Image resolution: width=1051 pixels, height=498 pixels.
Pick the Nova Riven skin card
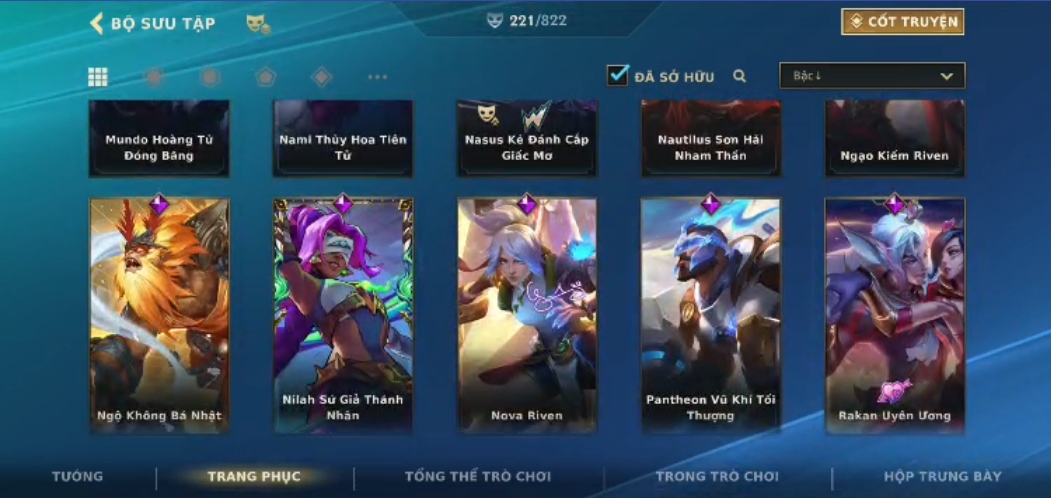coord(527,315)
